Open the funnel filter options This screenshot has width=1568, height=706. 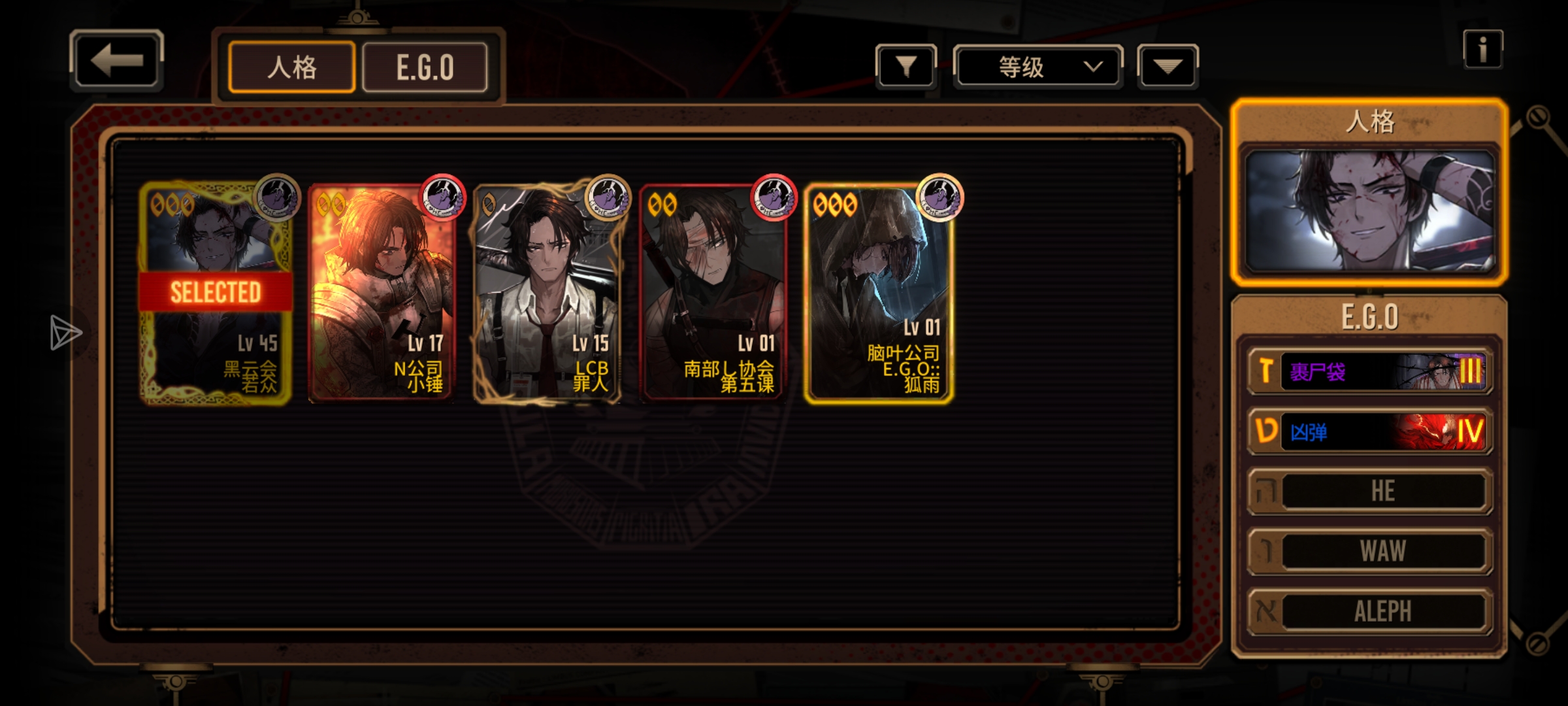point(906,66)
